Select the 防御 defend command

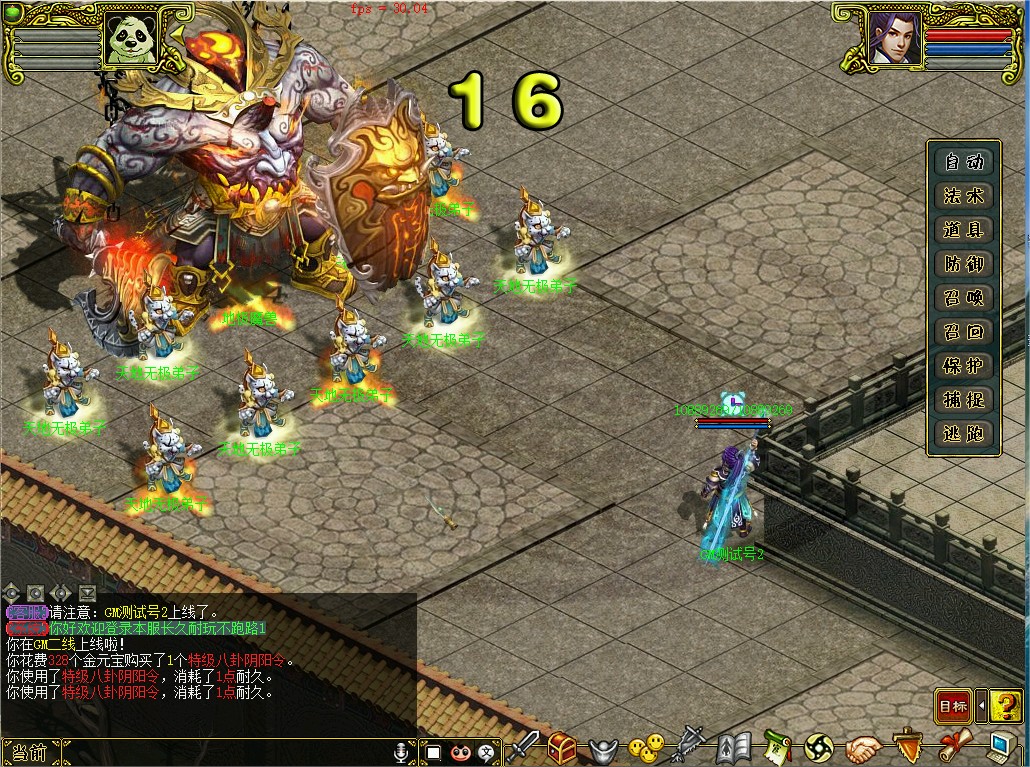[964, 264]
